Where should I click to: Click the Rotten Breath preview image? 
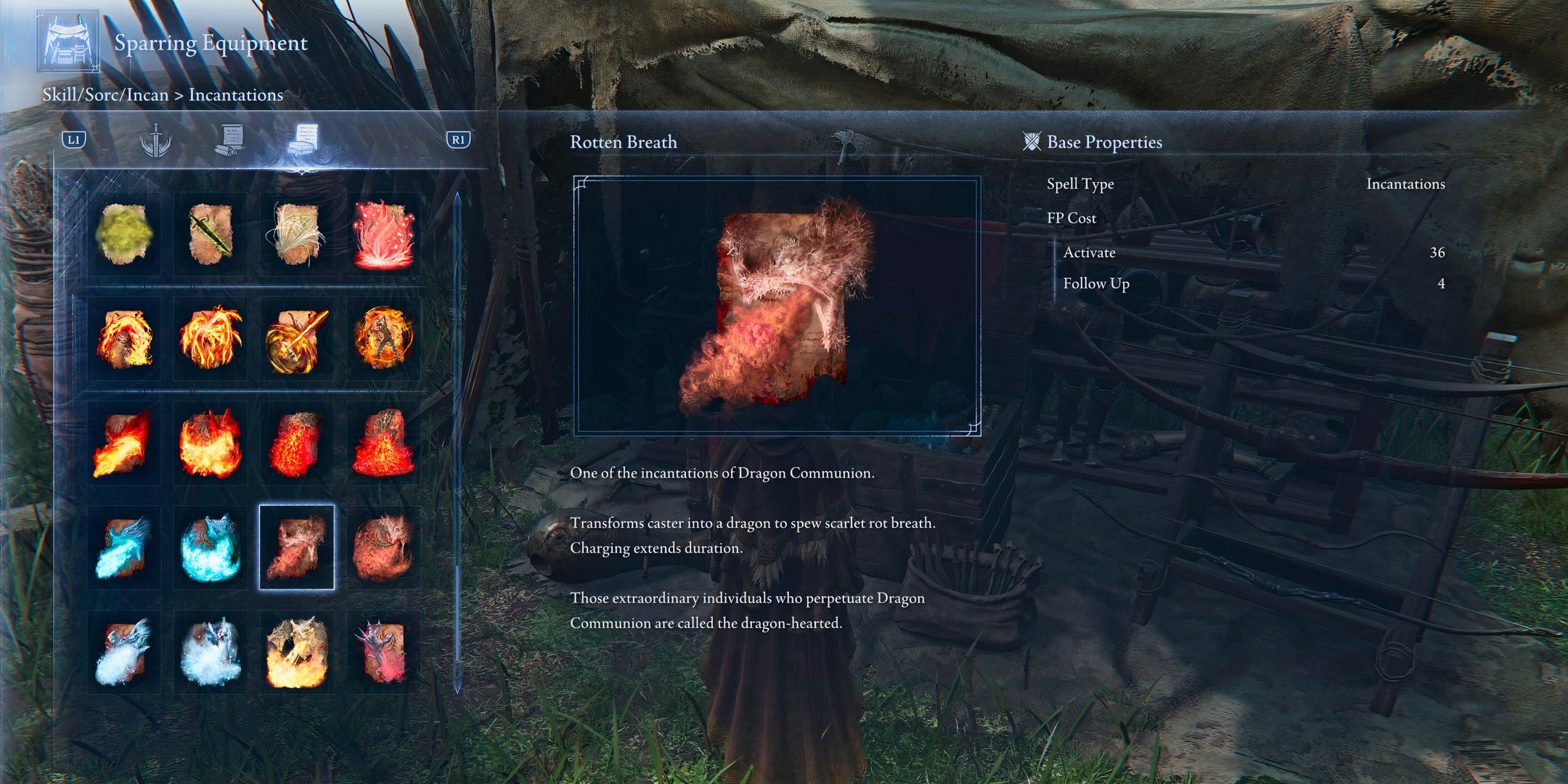coord(777,306)
